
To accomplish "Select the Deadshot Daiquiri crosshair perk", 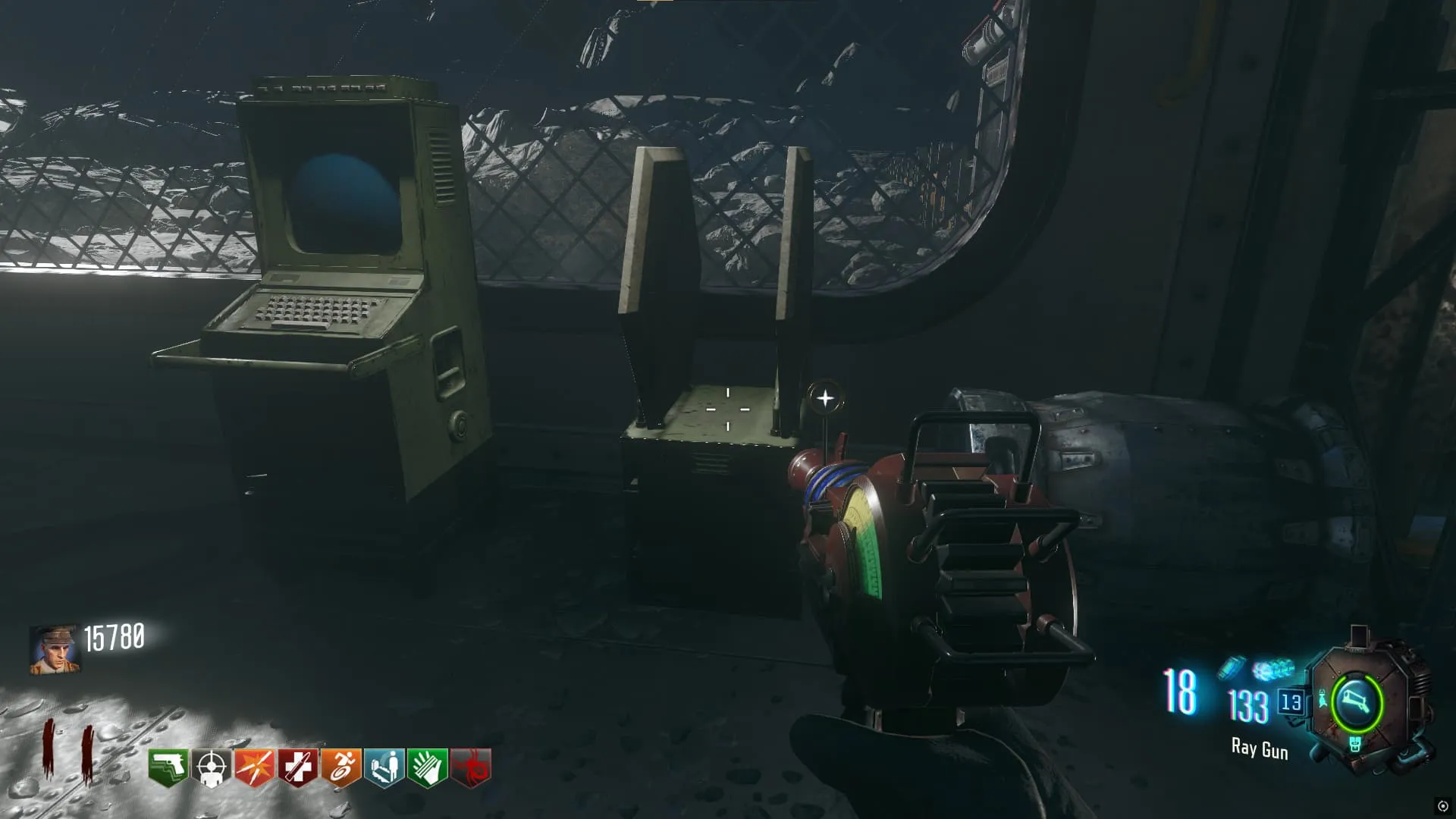I will tap(211, 768).
